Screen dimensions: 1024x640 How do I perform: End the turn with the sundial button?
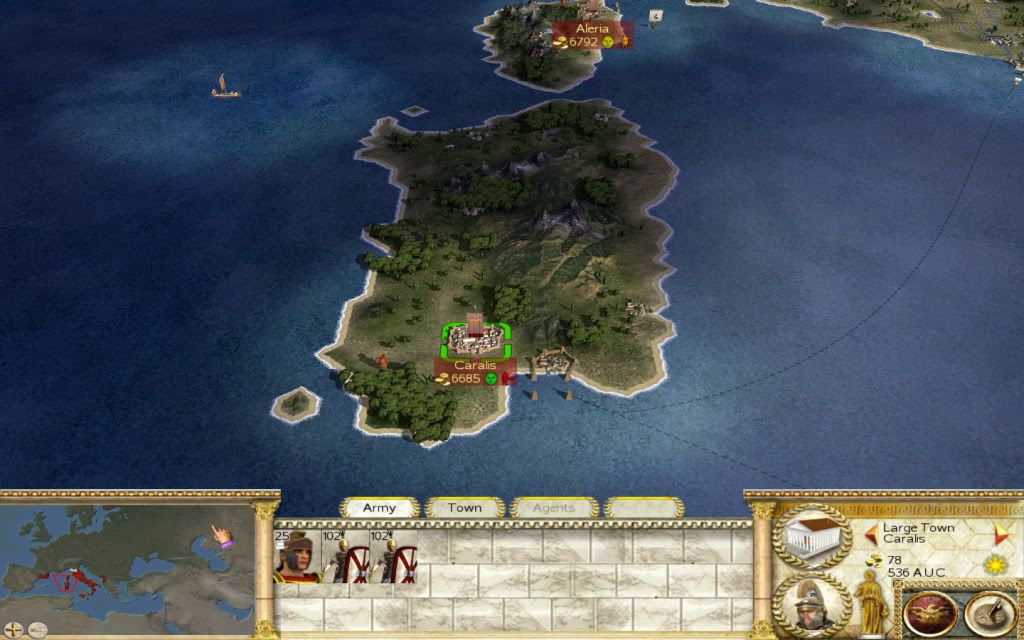(x=988, y=612)
